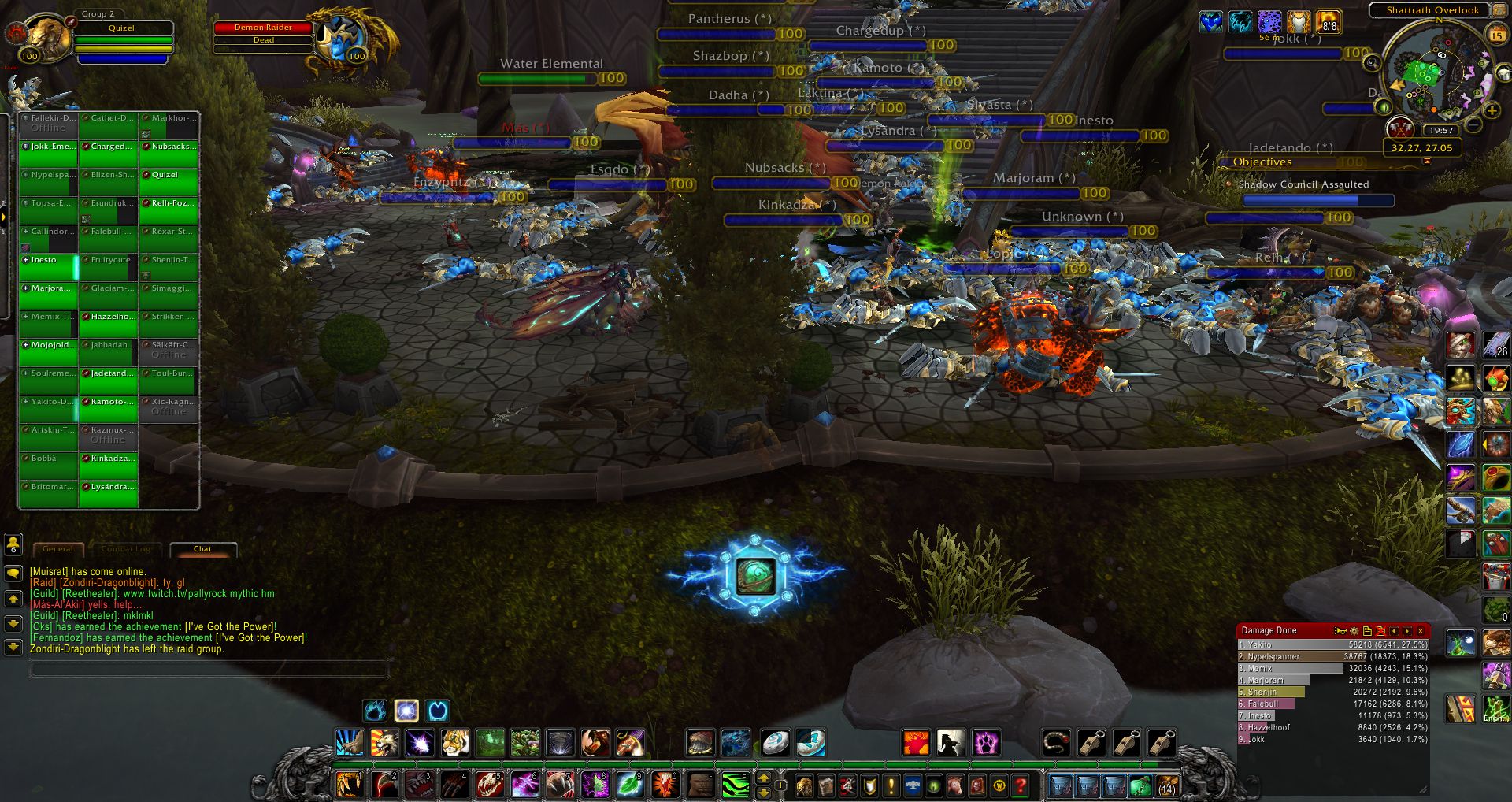Open Recount options with the gear icon
1512x802 pixels.
pyautogui.click(x=1354, y=631)
